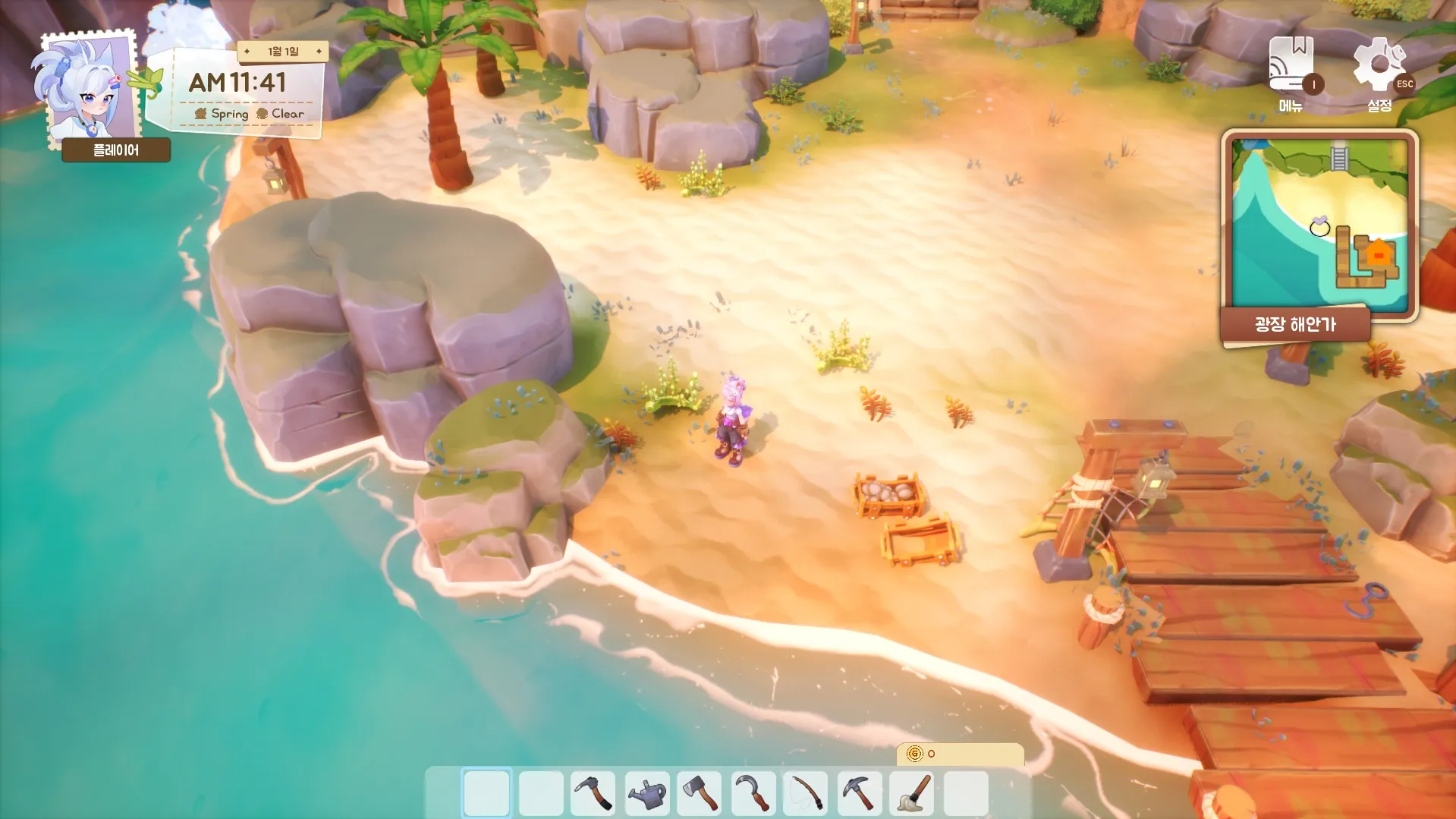Click the 광장 해안가 location label
Screen dimensions: 1456x819
click(1295, 325)
